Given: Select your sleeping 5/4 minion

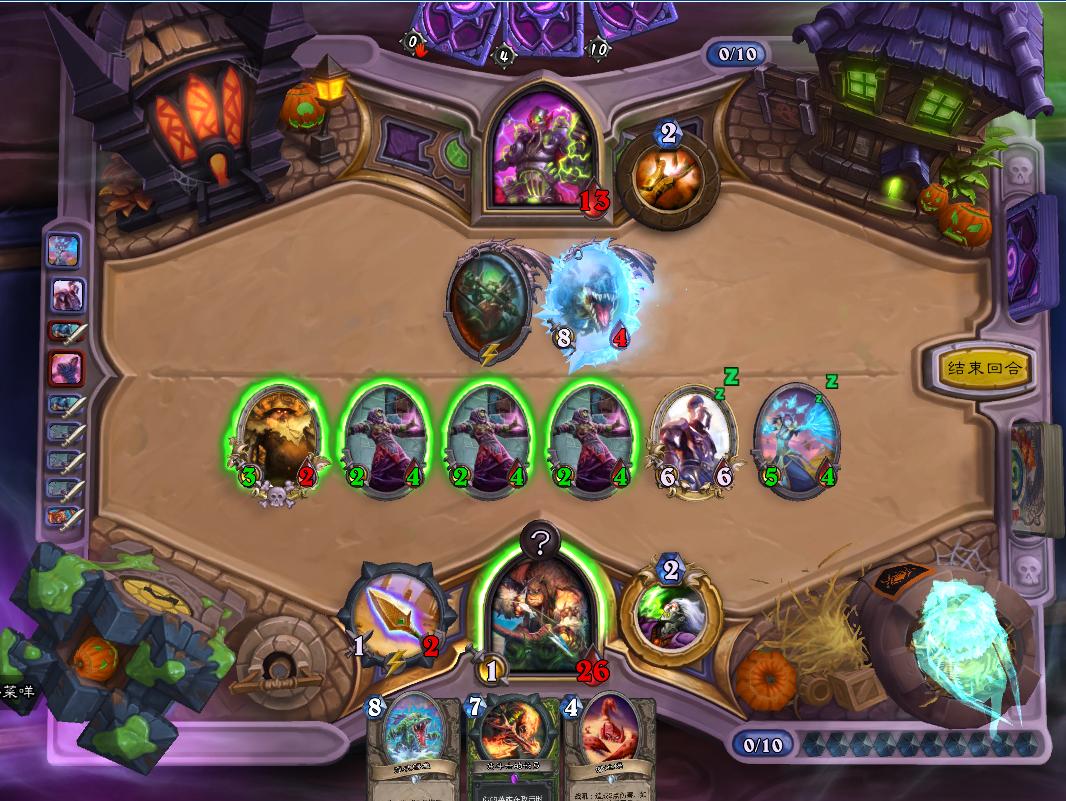Looking at the screenshot, I should [795, 439].
